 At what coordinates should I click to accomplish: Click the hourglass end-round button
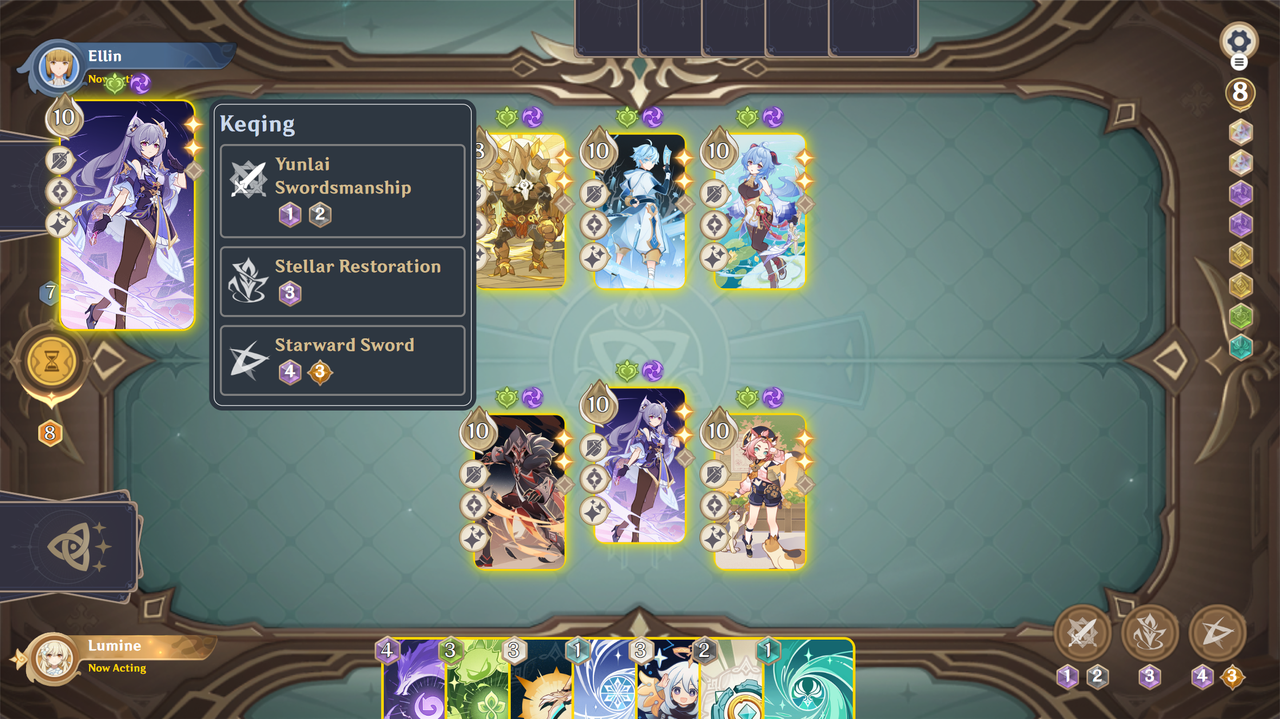click(x=51, y=362)
